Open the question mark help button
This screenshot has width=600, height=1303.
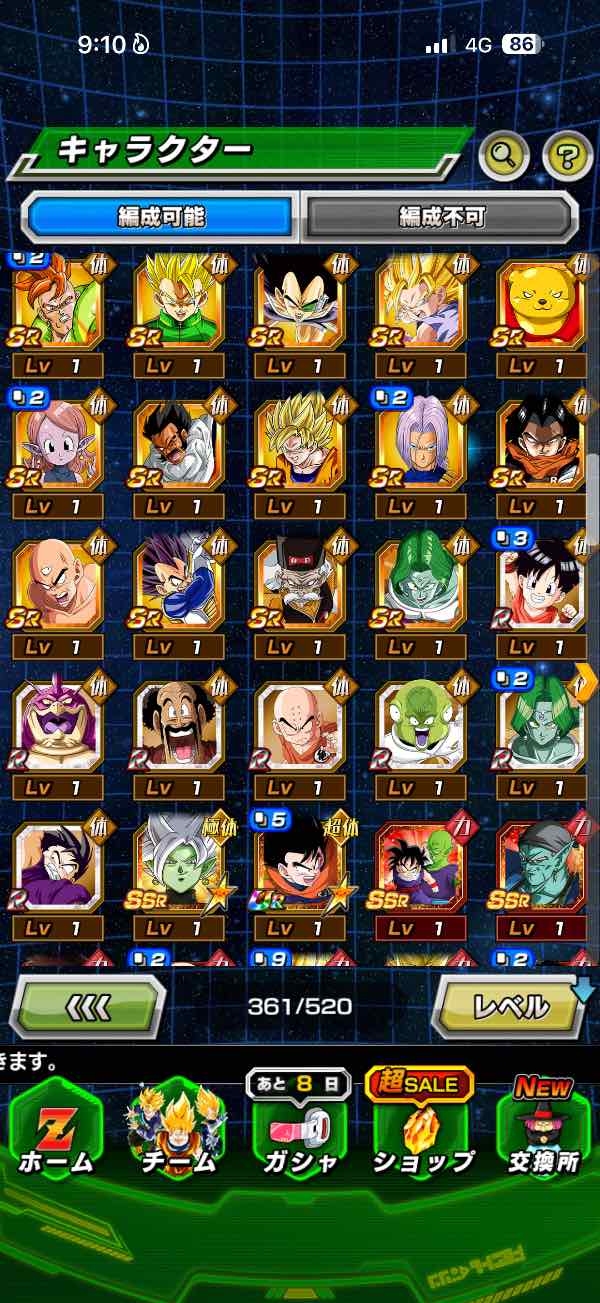[567, 155]
